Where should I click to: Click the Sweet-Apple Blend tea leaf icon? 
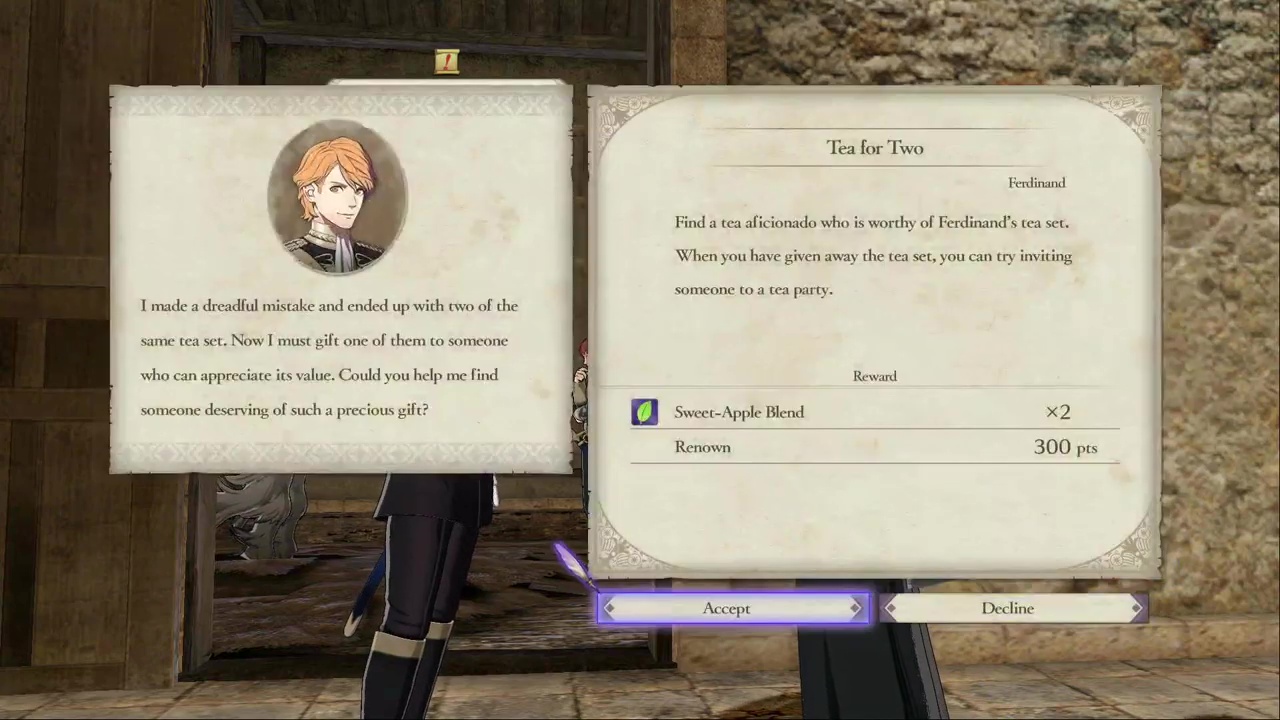tap(644, 411)
